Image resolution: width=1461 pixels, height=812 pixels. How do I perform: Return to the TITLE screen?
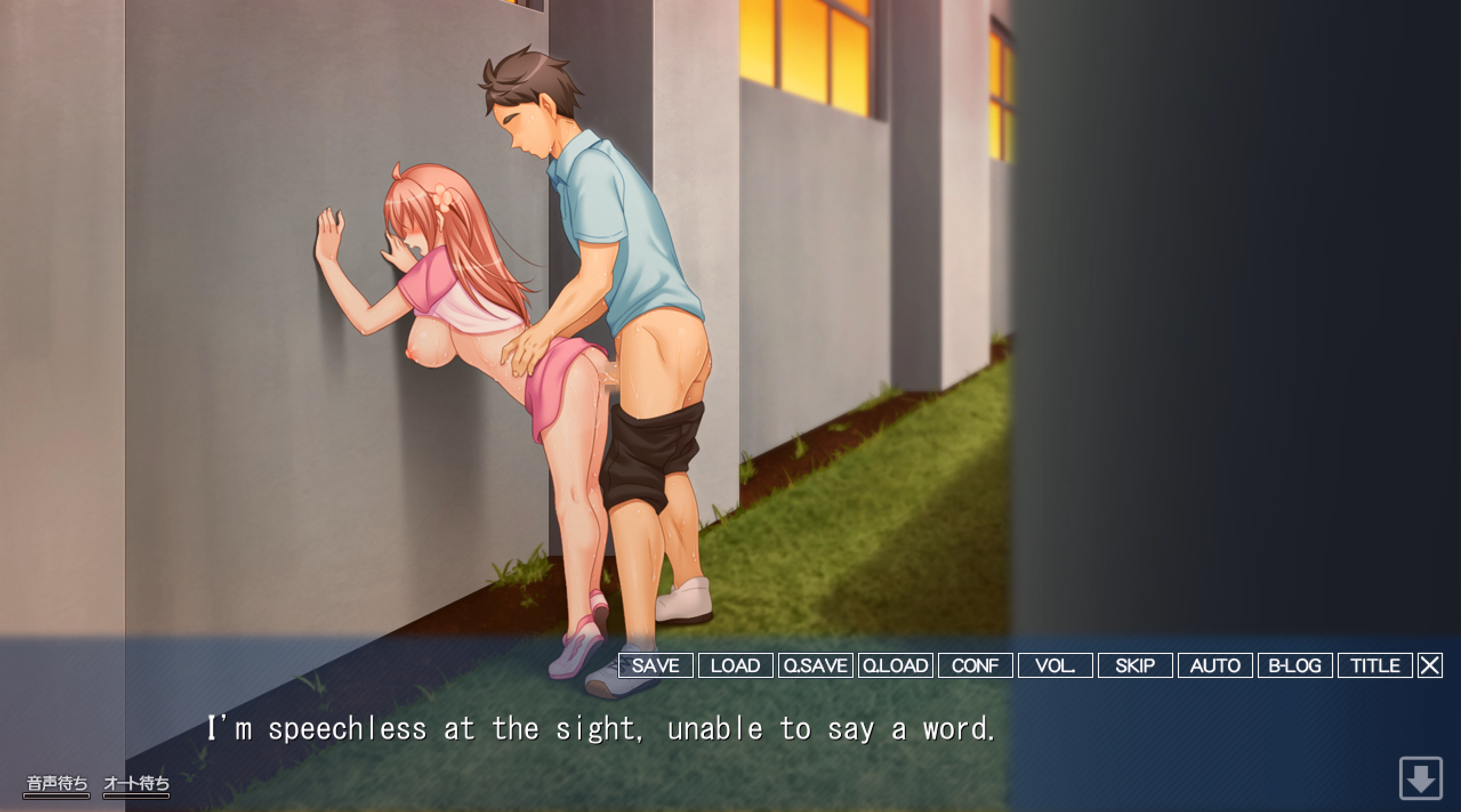pyautogui.click(x=1374, y=665)
